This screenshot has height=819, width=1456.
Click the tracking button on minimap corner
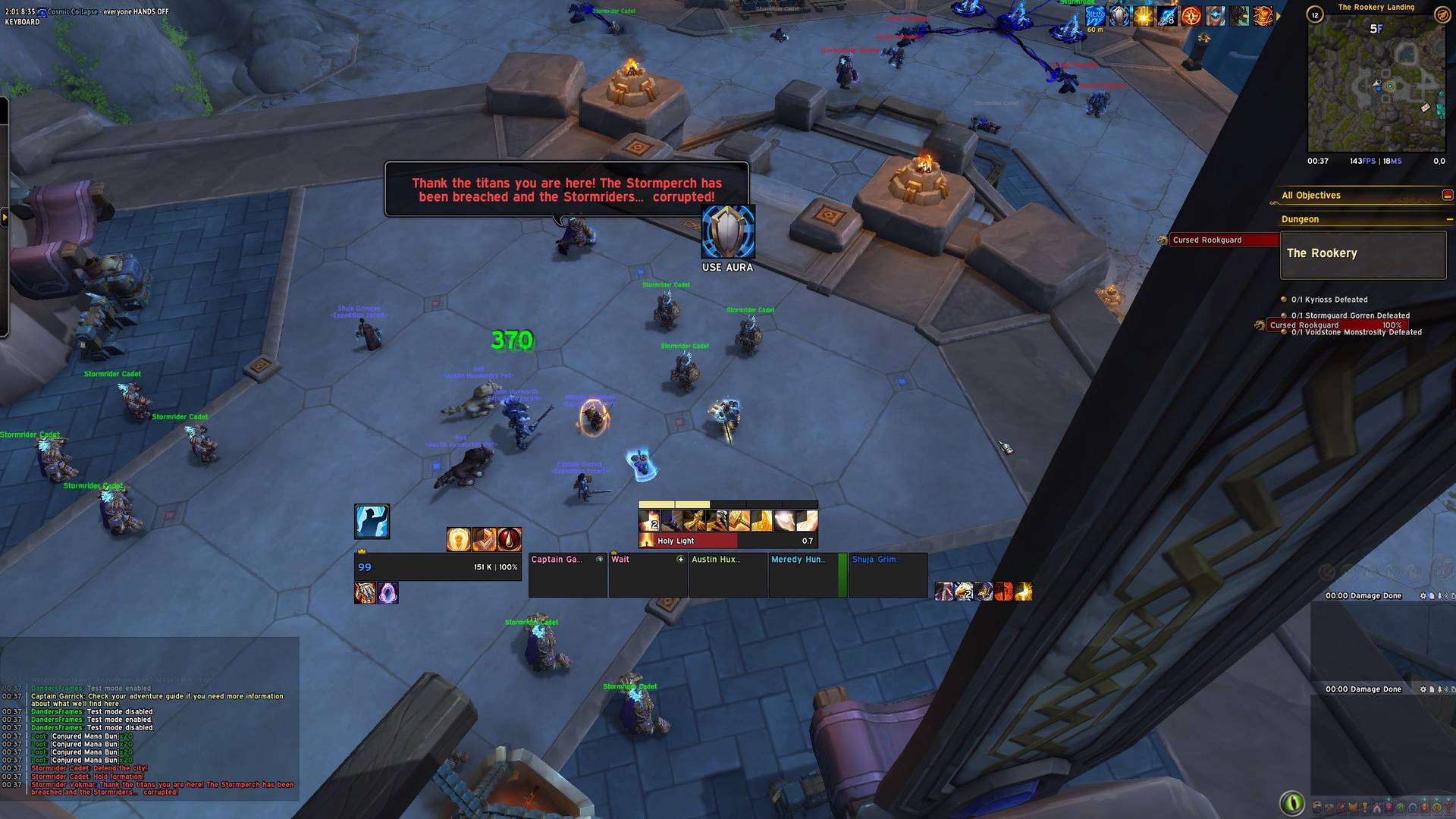(x=1442, y=14)
